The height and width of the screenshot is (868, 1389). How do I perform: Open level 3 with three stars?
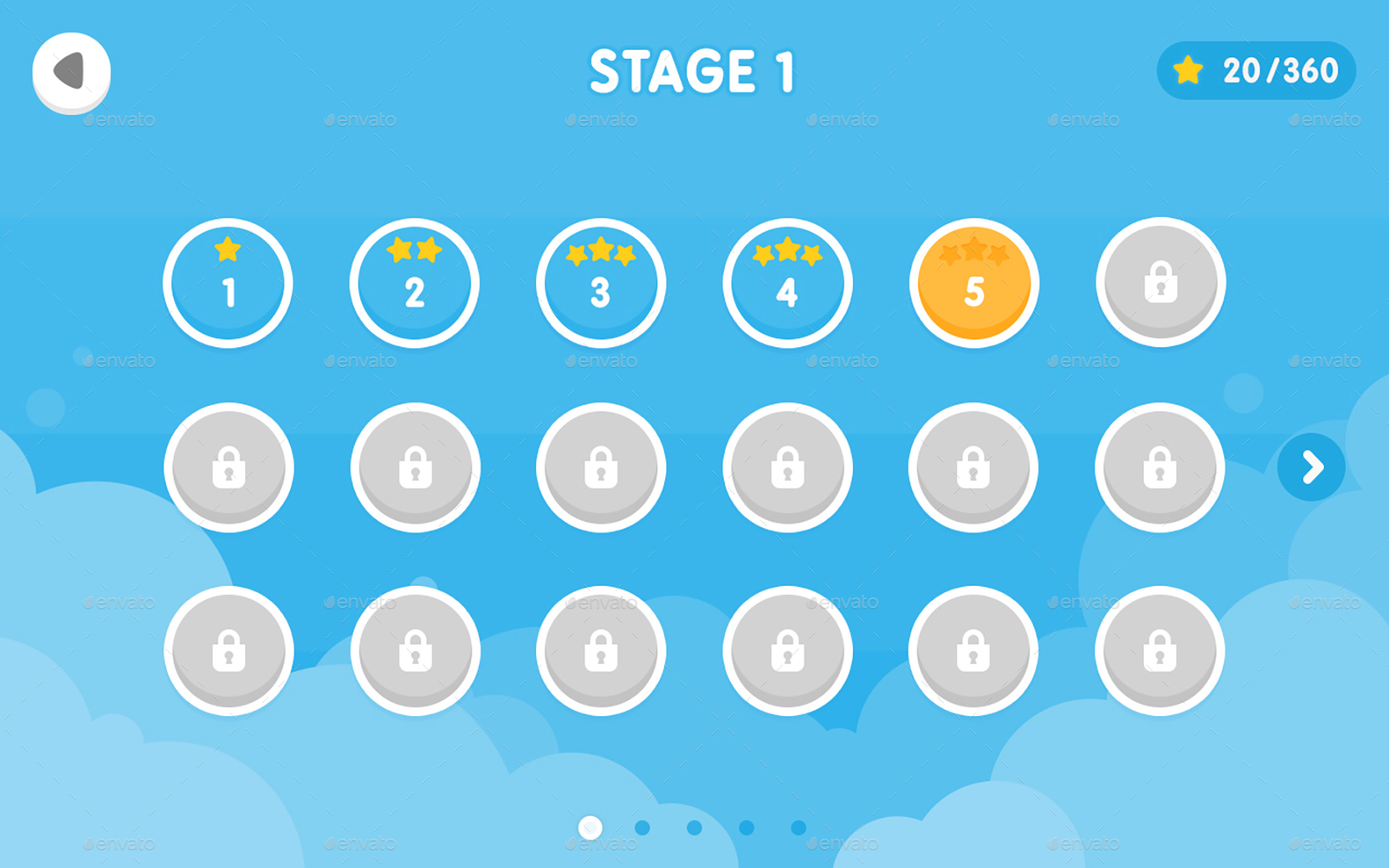tap(601, 284)
